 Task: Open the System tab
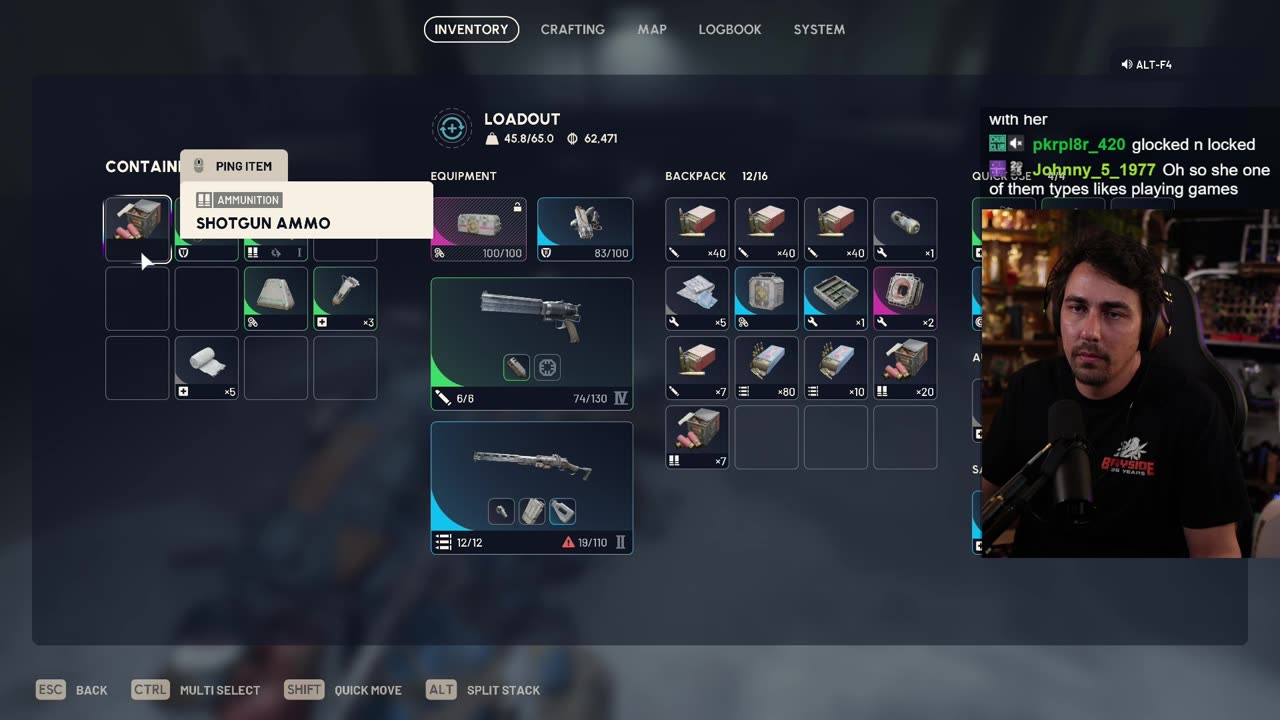pos(819,29)
